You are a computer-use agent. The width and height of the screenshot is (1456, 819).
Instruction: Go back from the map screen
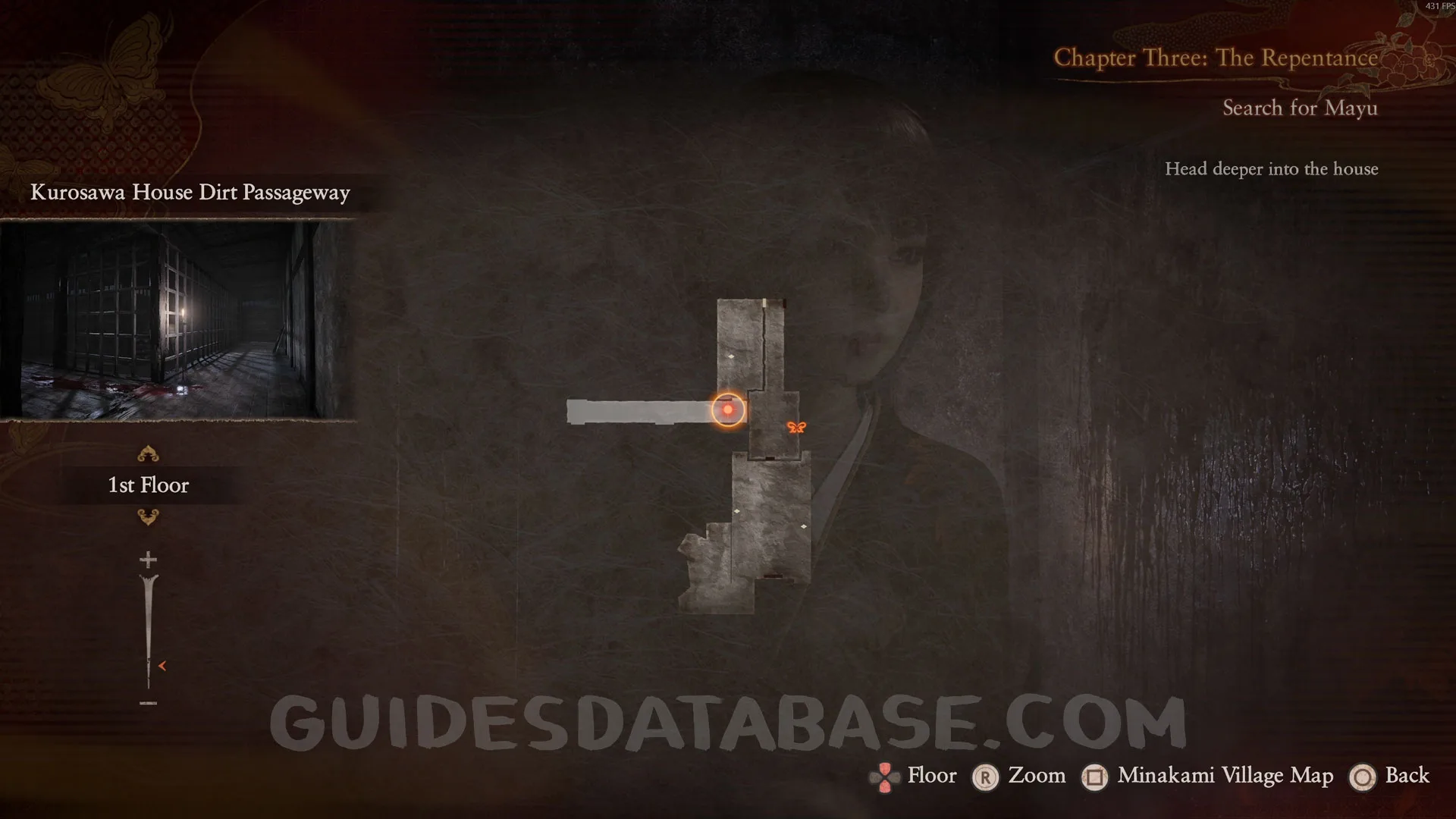(1390, 776)
